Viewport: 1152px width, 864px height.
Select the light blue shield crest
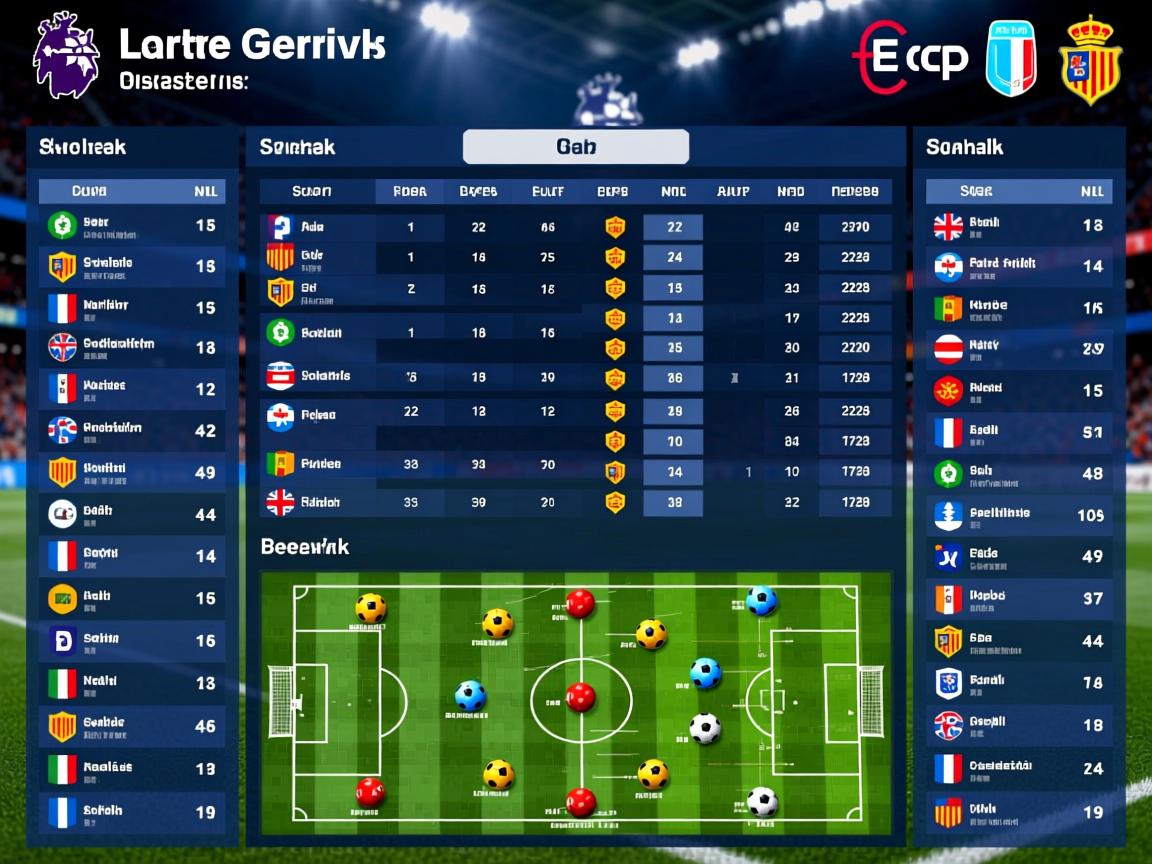pos(1011,58)
